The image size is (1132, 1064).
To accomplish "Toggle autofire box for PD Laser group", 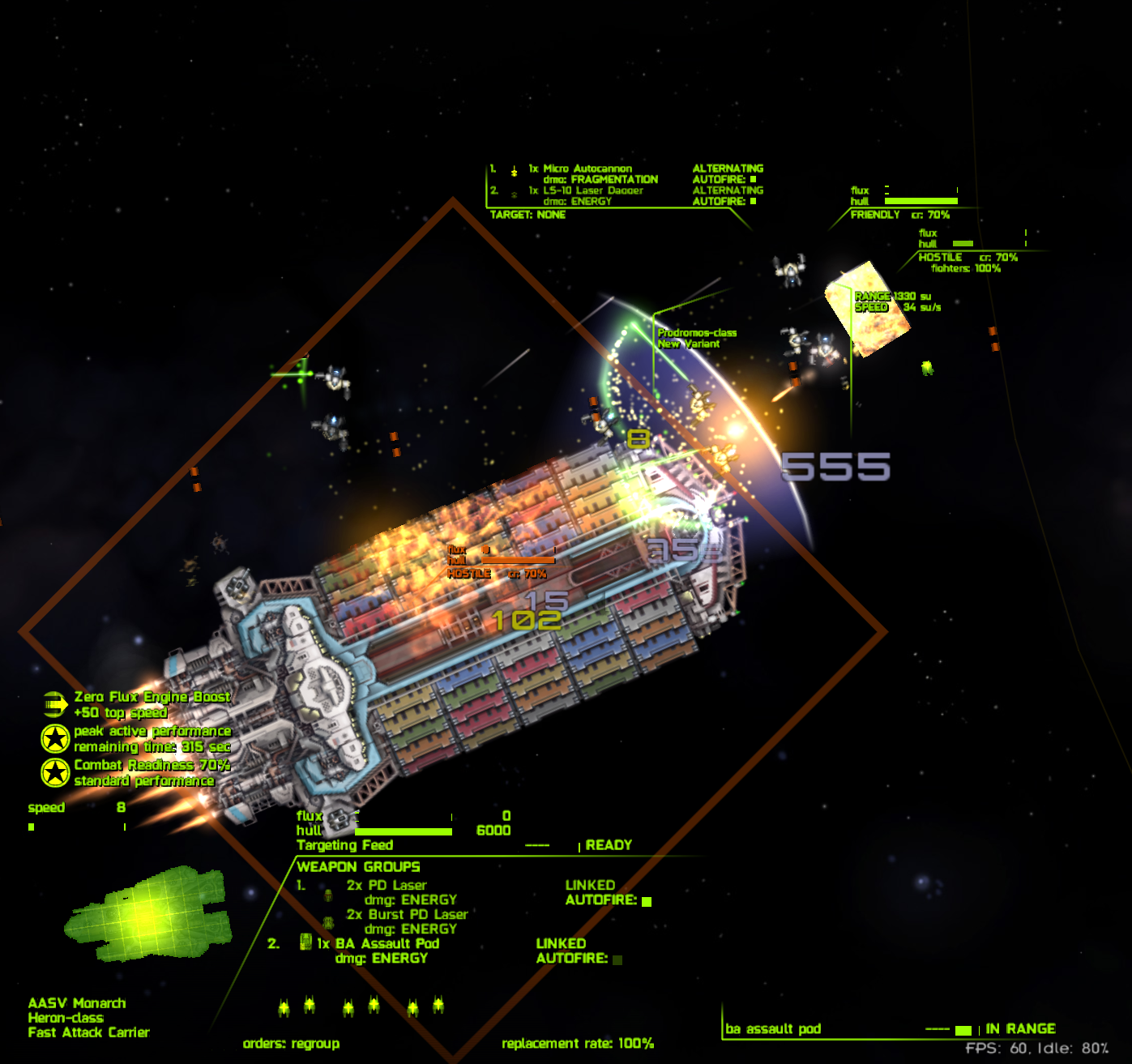I will coord(647,901).
